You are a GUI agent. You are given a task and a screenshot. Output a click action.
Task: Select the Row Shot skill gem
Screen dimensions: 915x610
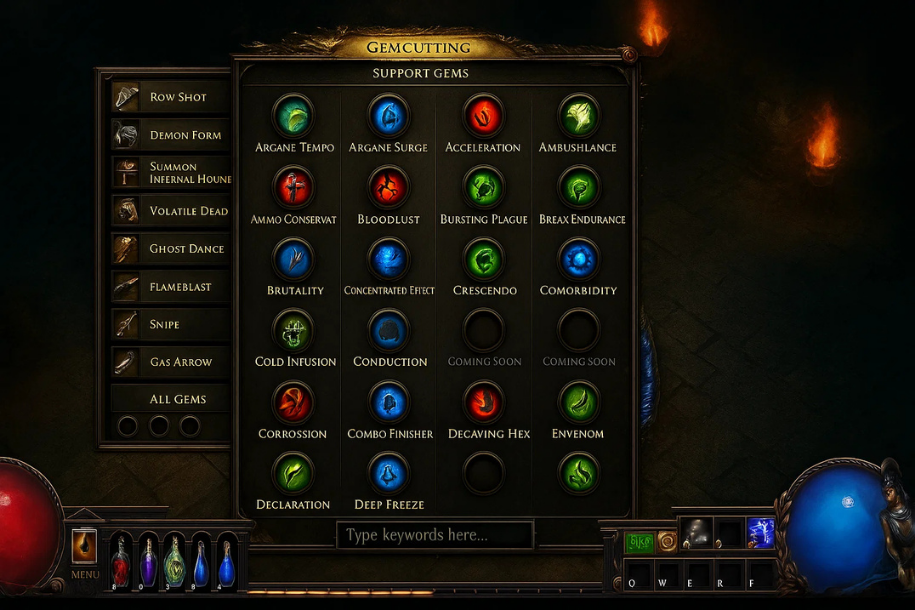tap(170, 97)
